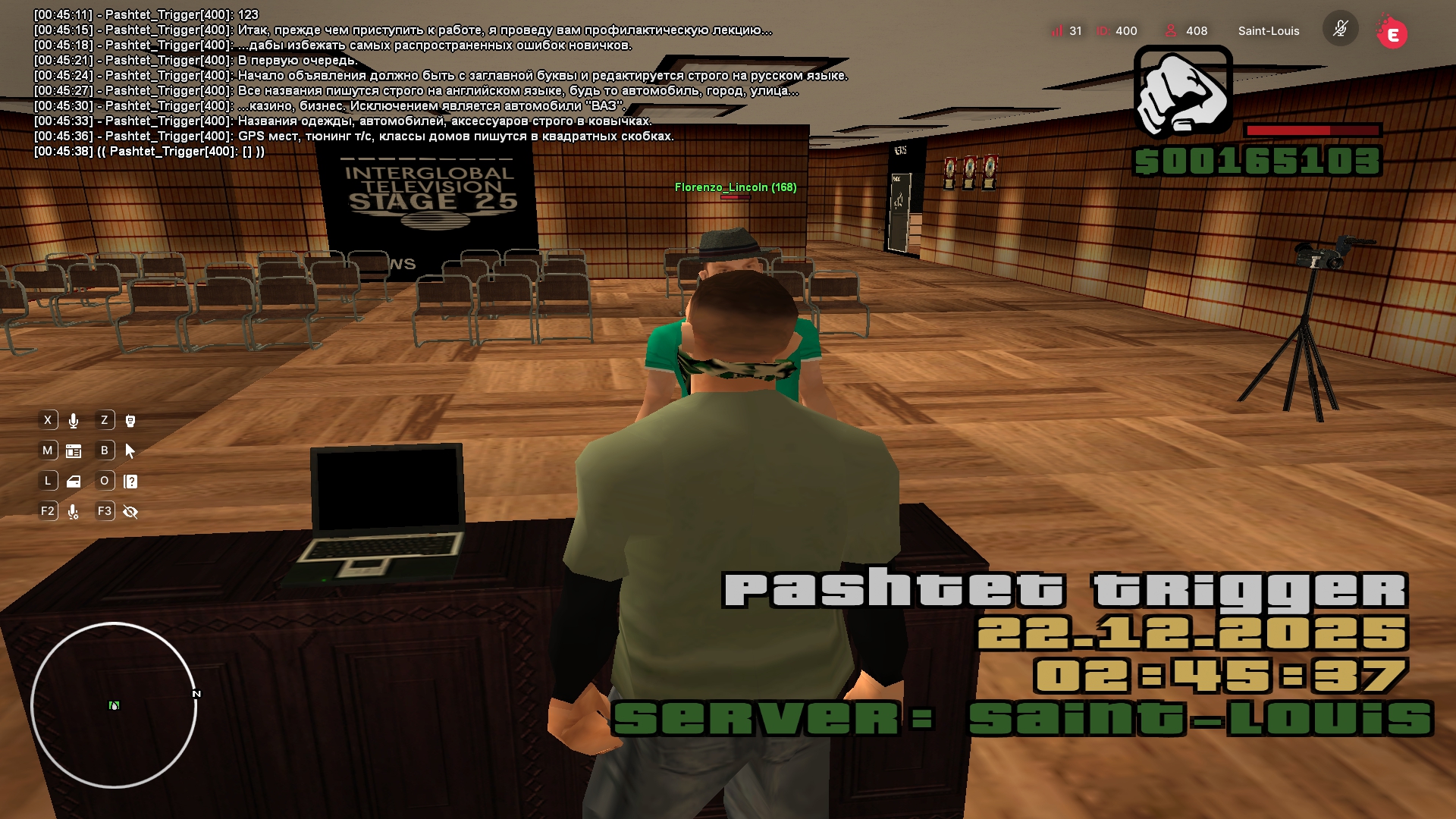Select the fist weapon icon

click(x=1183, y=93)
